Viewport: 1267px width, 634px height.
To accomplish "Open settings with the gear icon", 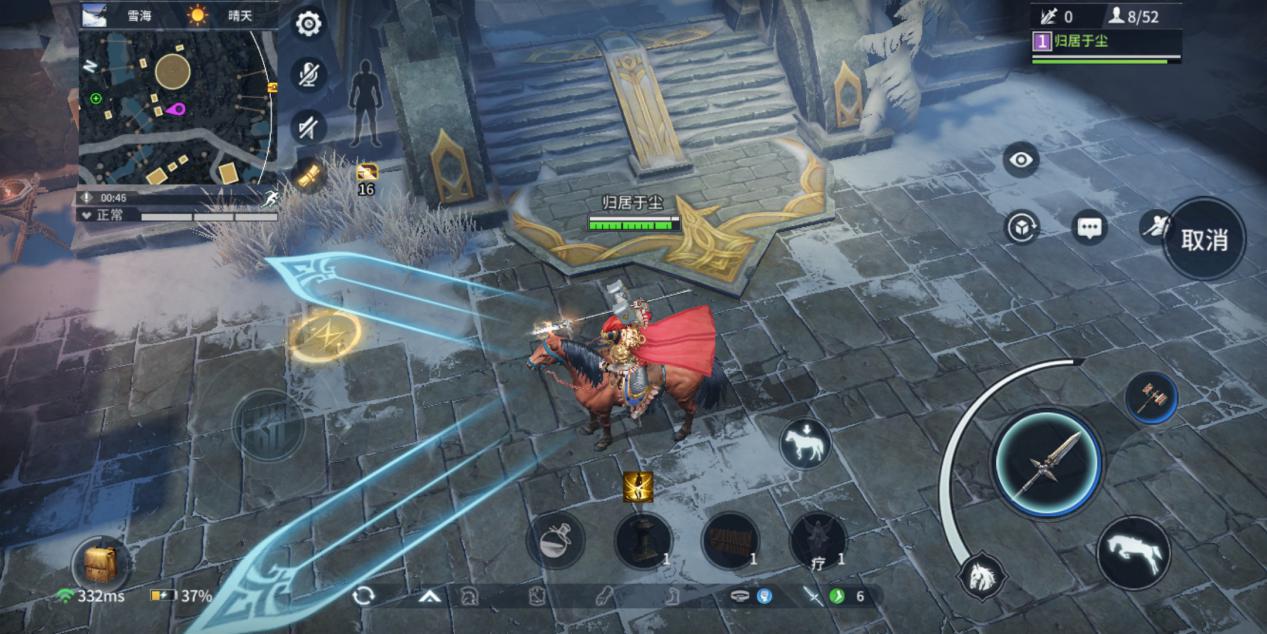I will (309, 24).
